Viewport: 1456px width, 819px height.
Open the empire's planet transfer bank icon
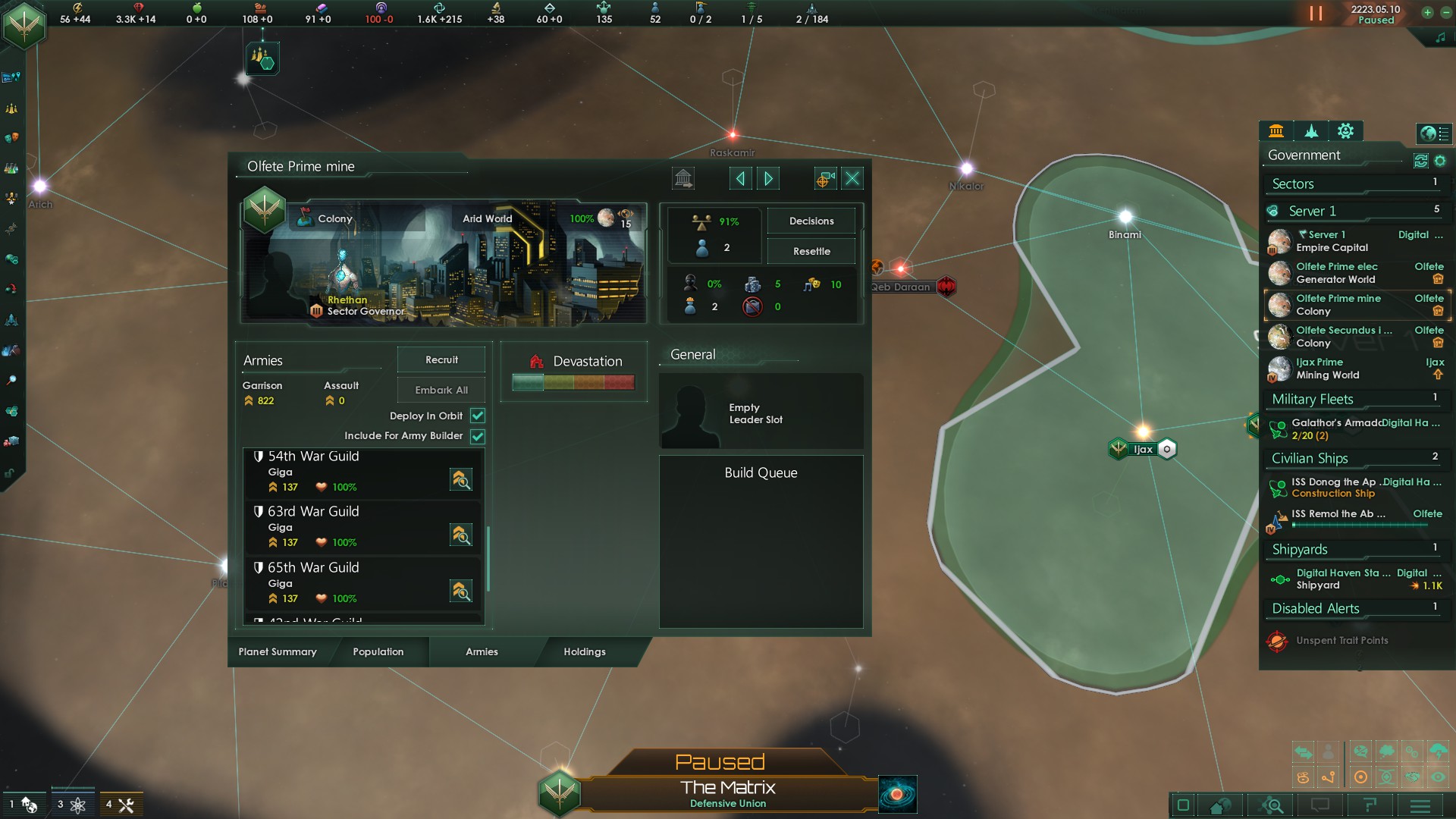tap(683, 178)
